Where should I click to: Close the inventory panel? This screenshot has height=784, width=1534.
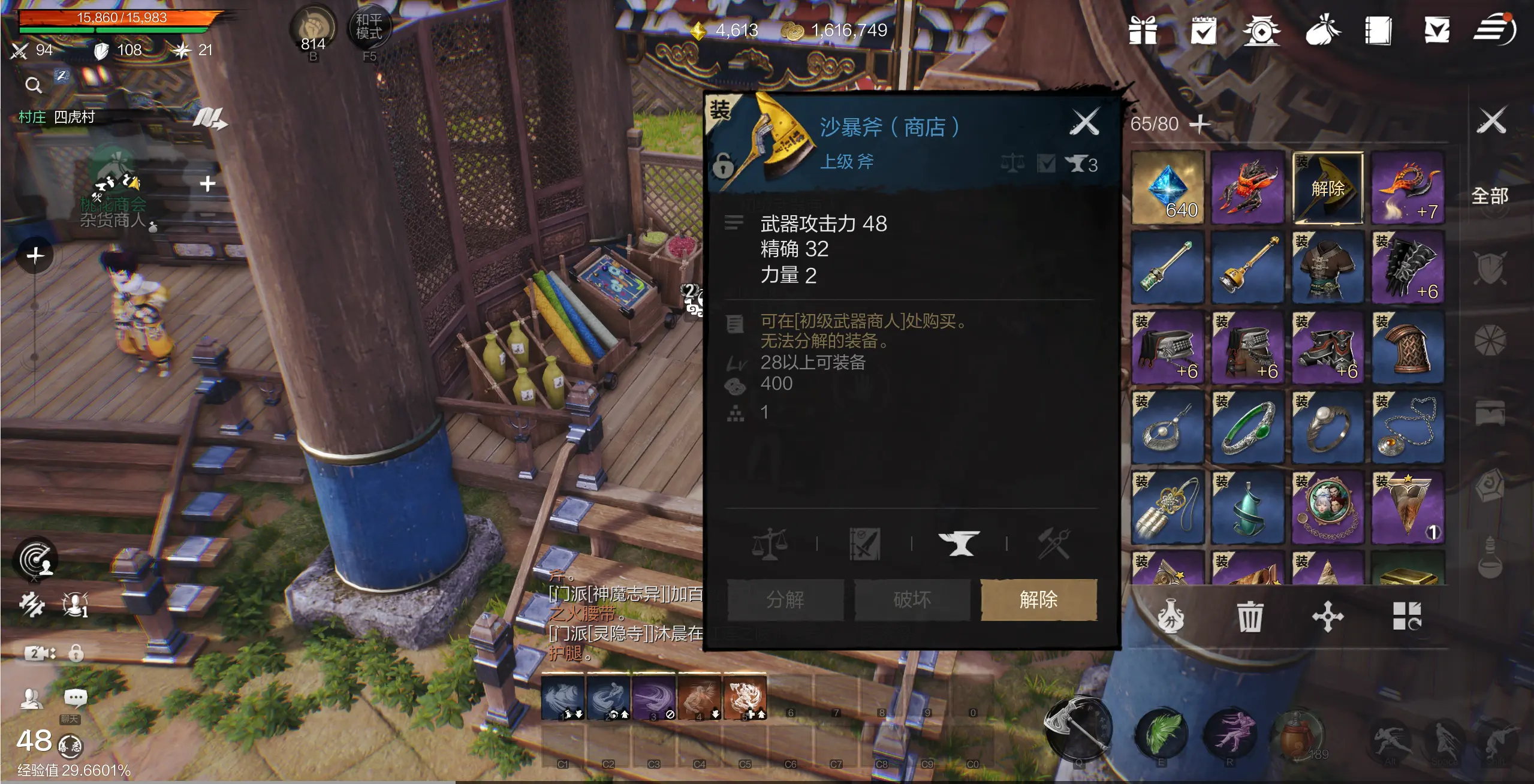pyautogui.click(x=1491, y=120)
